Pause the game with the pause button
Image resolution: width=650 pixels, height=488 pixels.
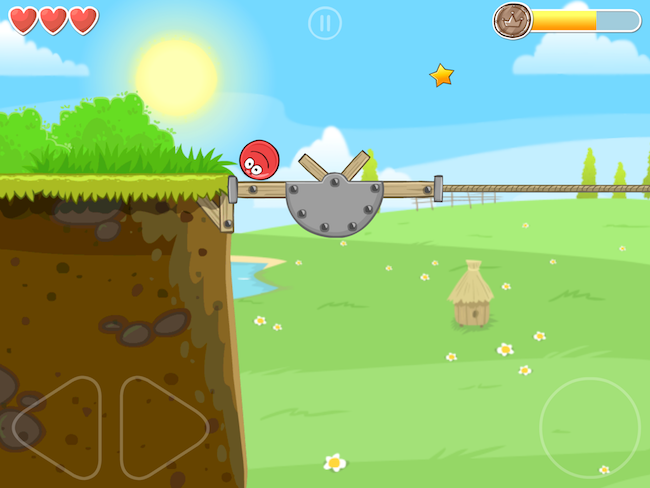click(325, 23)
